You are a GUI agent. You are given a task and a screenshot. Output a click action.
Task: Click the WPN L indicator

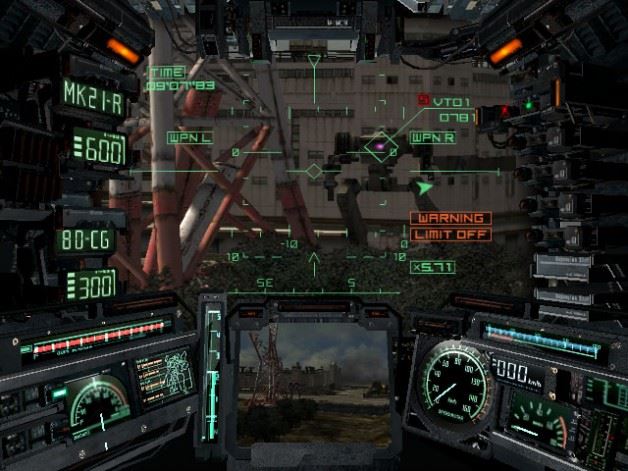pos(188,136)
